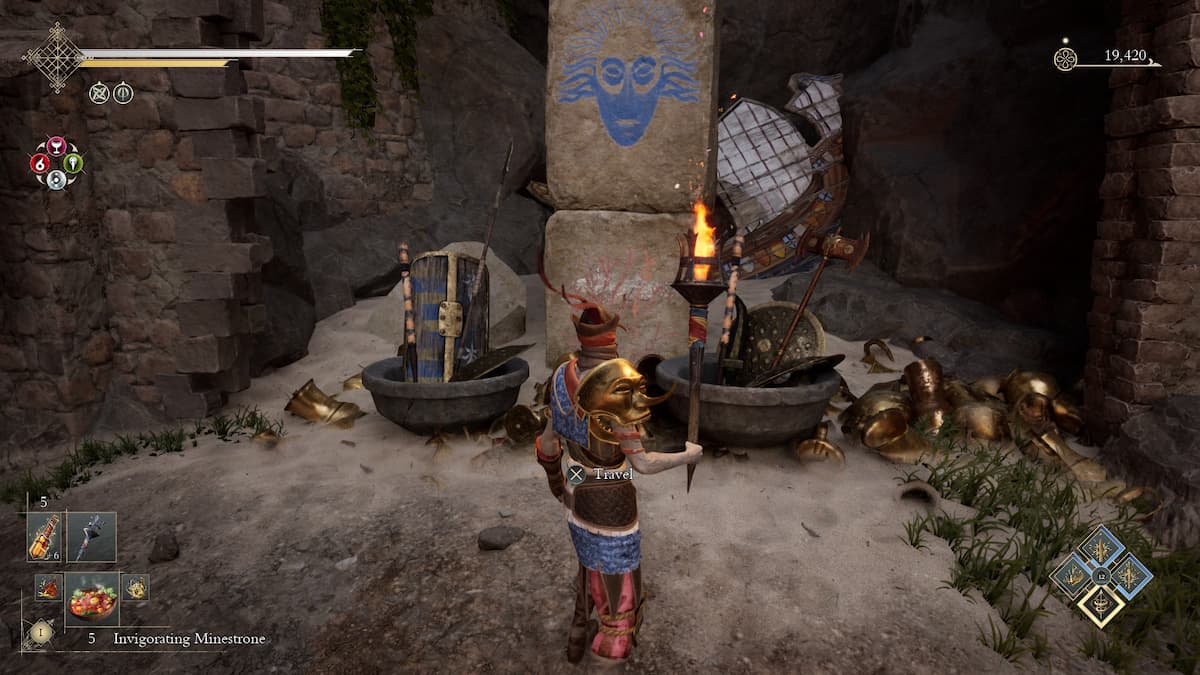Inspect the trident status effect icon

[x=123, y=93]
